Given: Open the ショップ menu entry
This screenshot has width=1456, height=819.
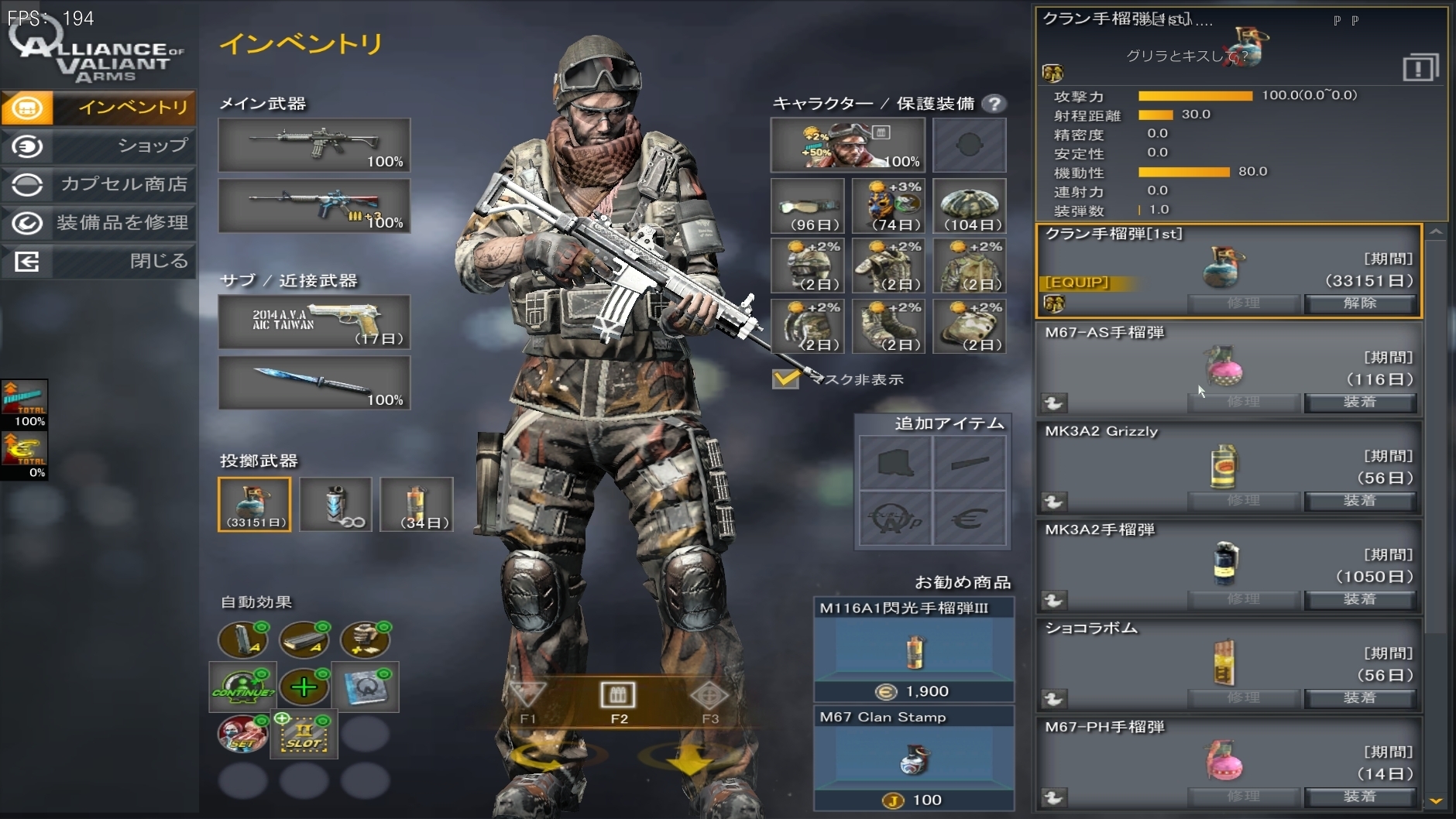Looking at the screenshot, I should pyautogui.click(x=99, y=146).
